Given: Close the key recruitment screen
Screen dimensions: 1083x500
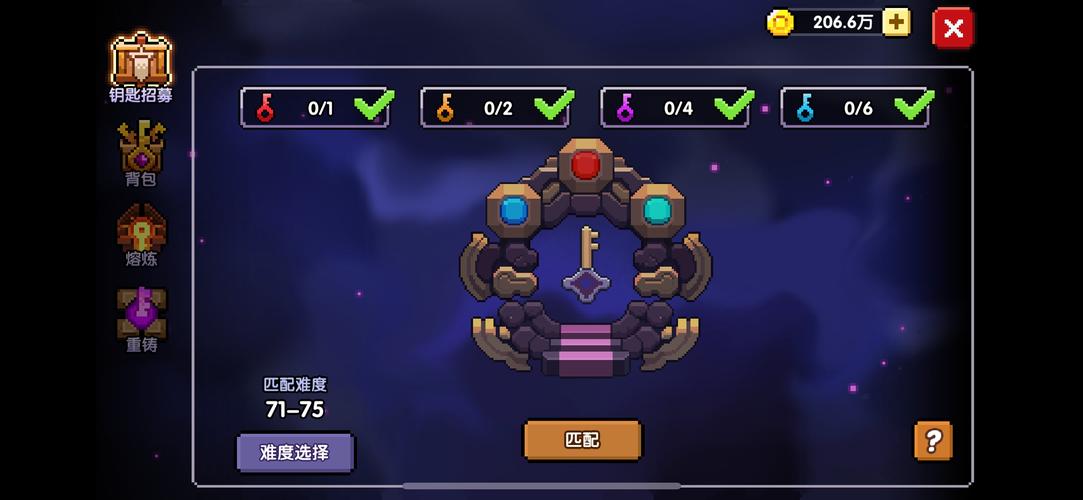Looking at the screenshot, I should pos(953,29).
